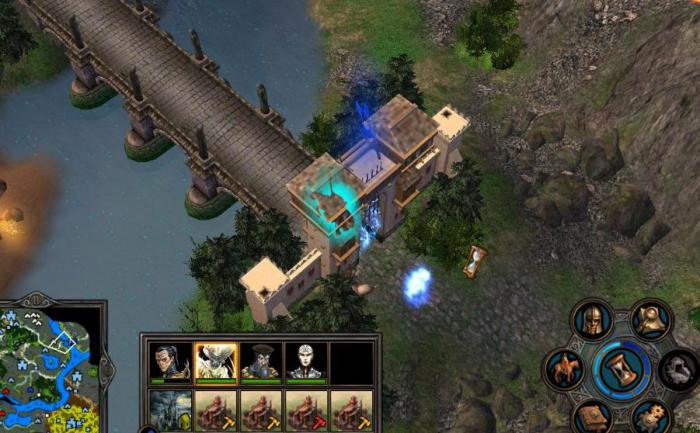
Task: Select the town with the red hammer
Action: tap(306, 411)
